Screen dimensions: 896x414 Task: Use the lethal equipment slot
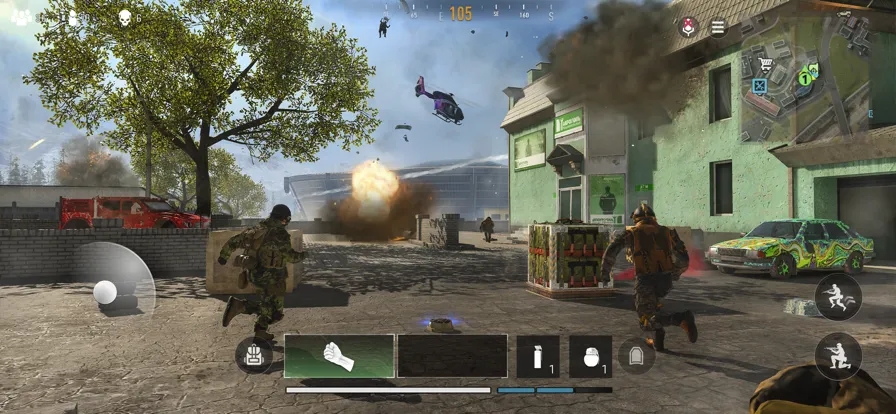pyautogui.click(x=590, y=356)
